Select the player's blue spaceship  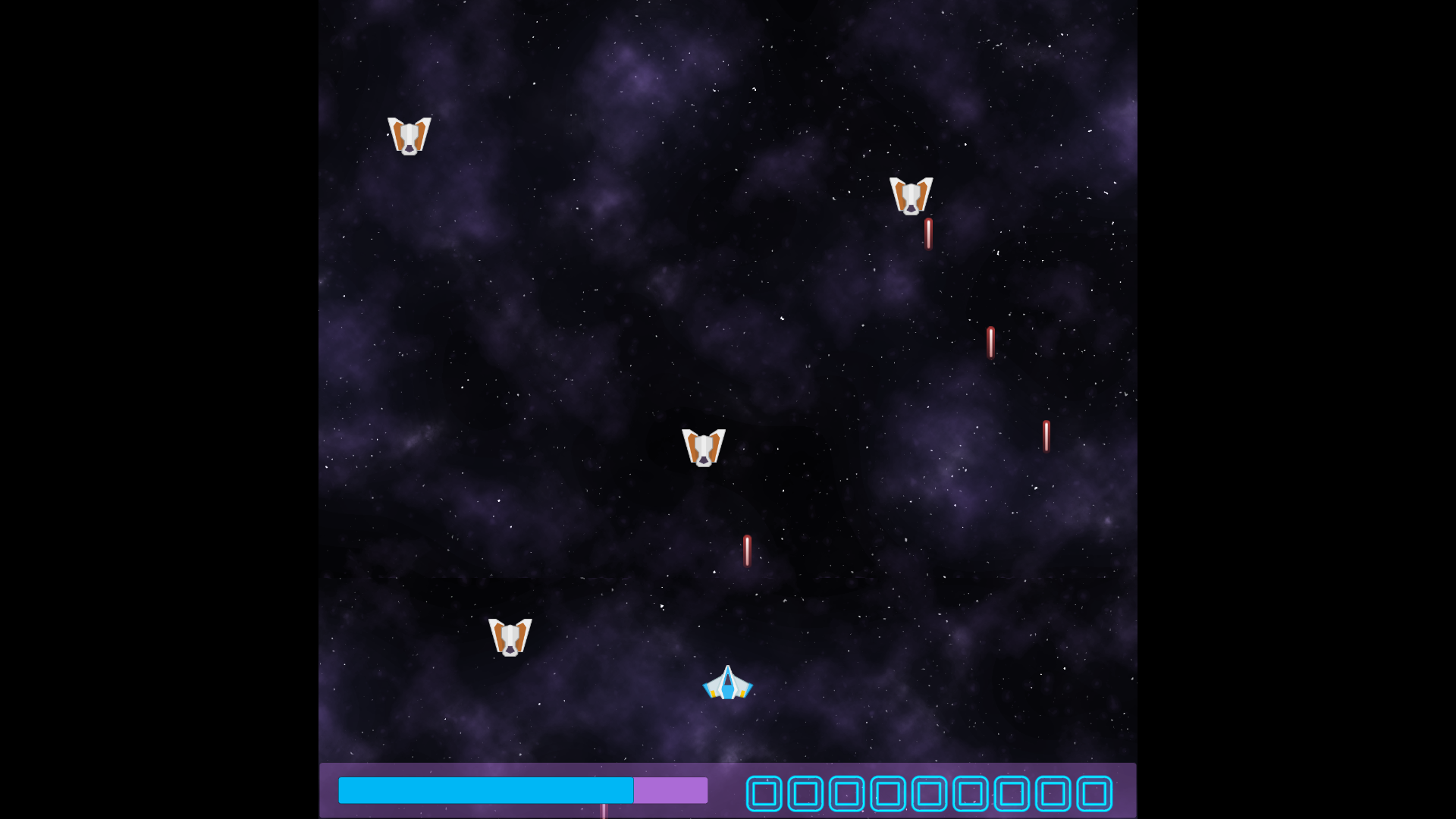[x=727, y=683]
